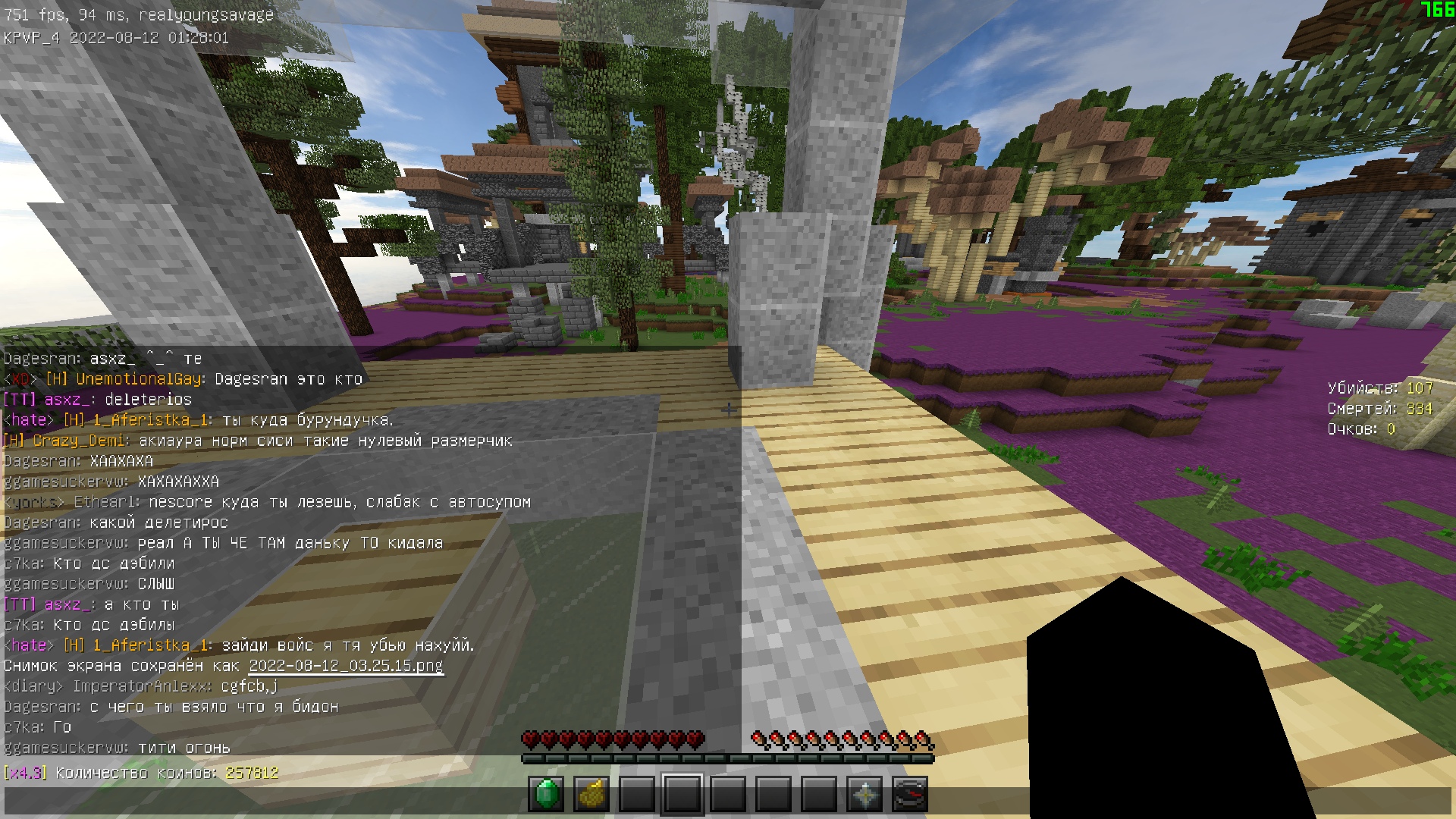Image resolution: width=1456 pixels, height=819 pixels.
Task: Open the screenshot file 2022-08-12_03.25.15.png
Action: (x=346, y=665)
